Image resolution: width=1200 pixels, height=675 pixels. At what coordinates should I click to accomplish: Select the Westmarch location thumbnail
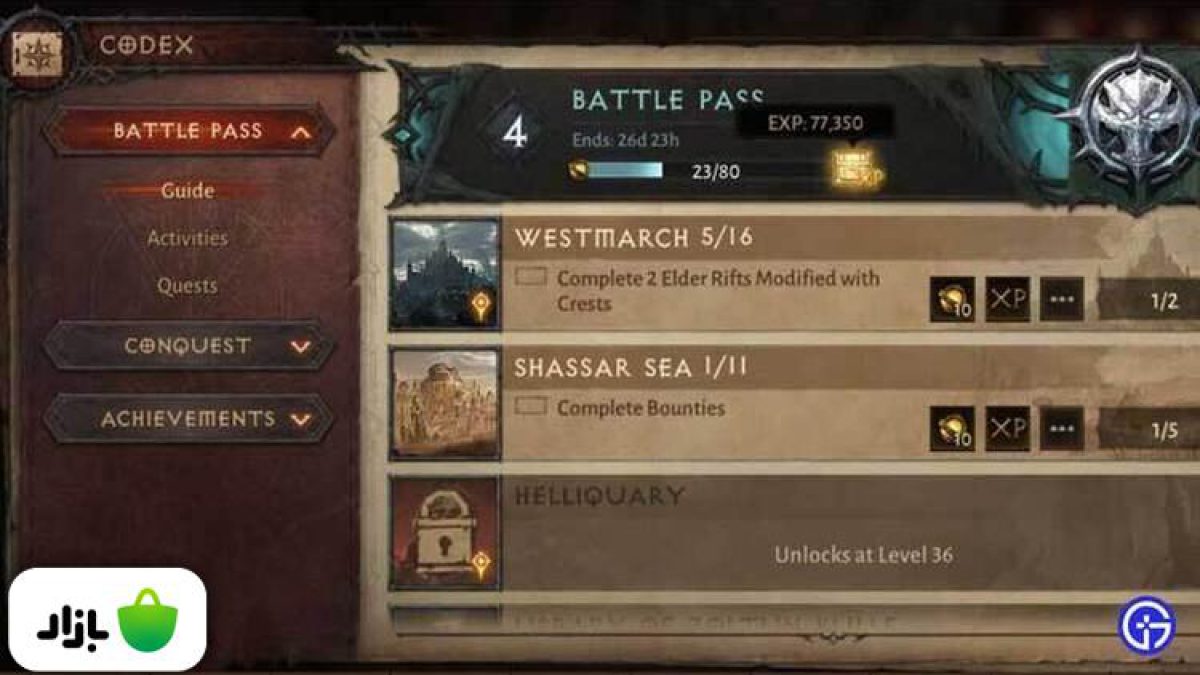pos(445,274)
